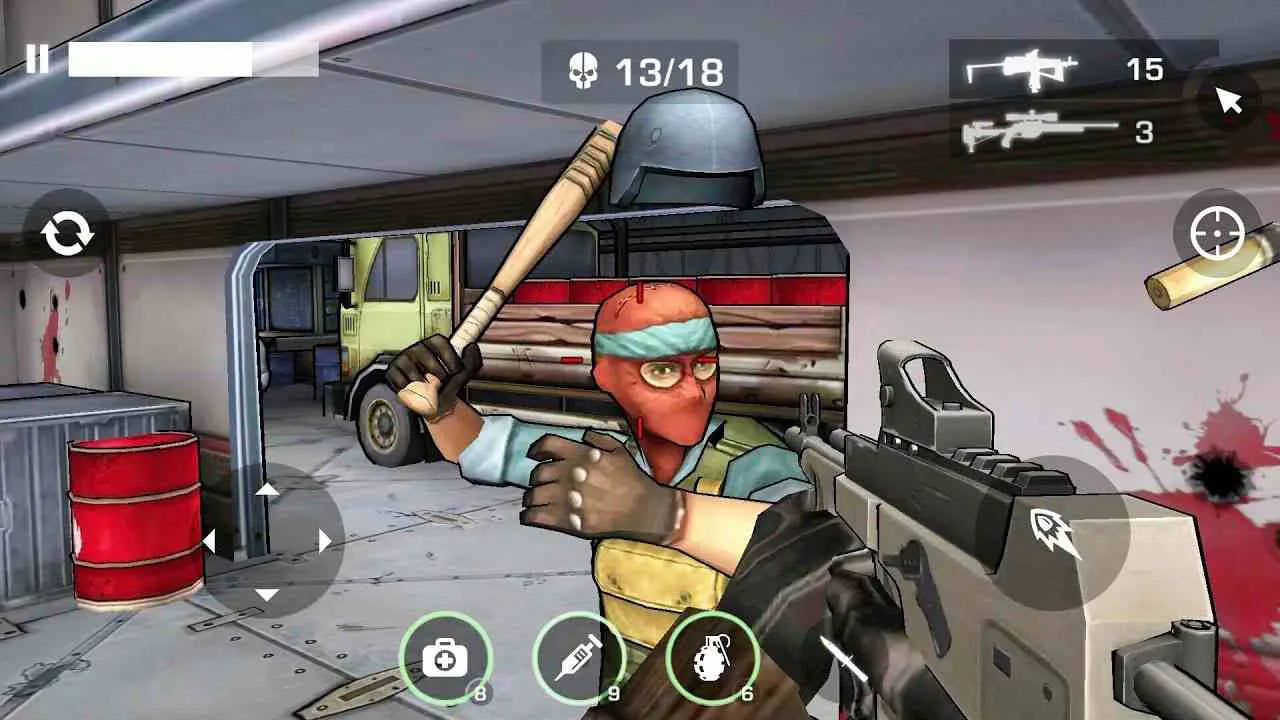Screen dimensions: 1280x720
Task: Tap the left directional chevron
Action: (x=210, y=540)
